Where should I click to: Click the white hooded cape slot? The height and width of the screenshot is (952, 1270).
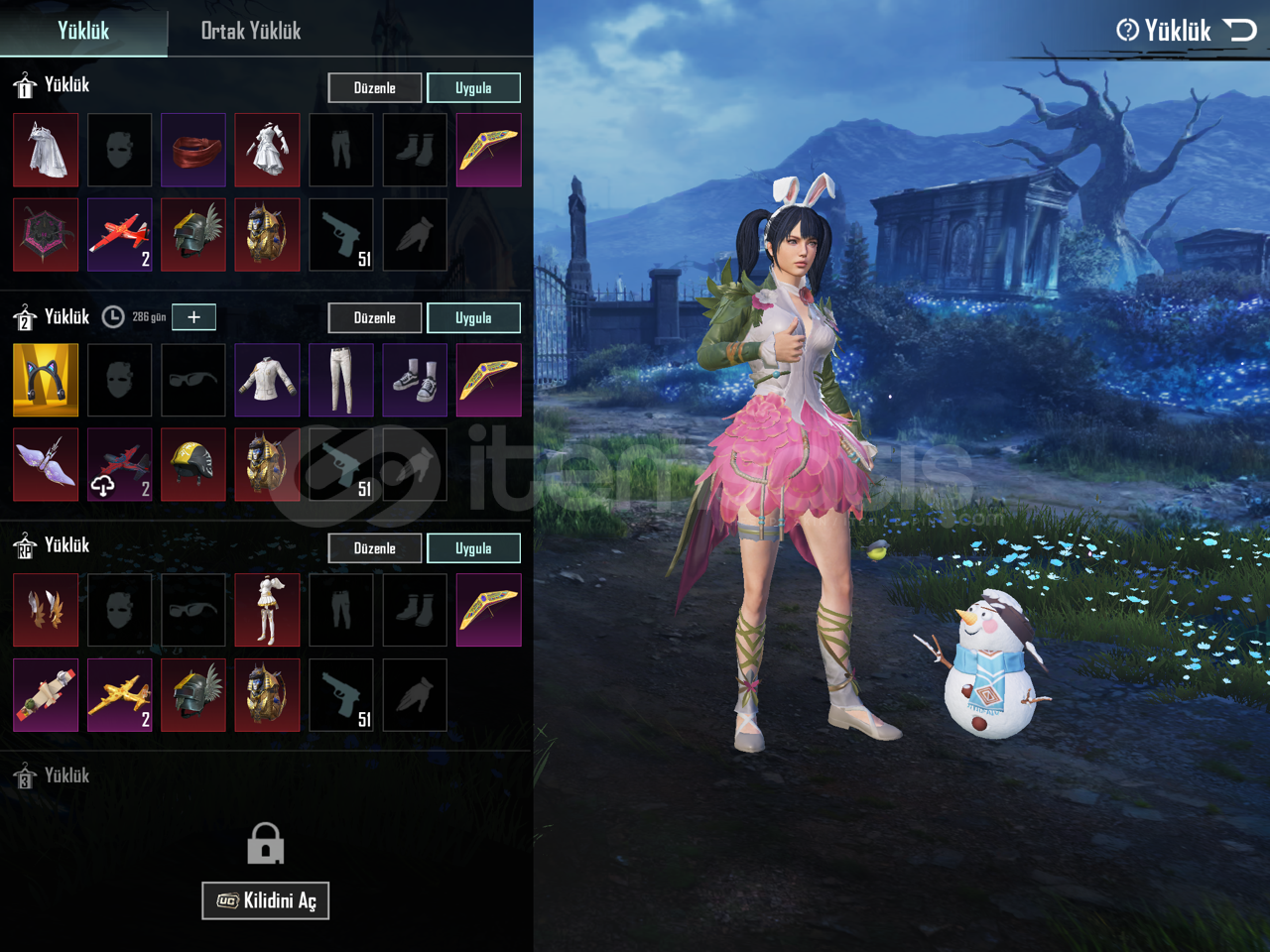tap(46, 151)
